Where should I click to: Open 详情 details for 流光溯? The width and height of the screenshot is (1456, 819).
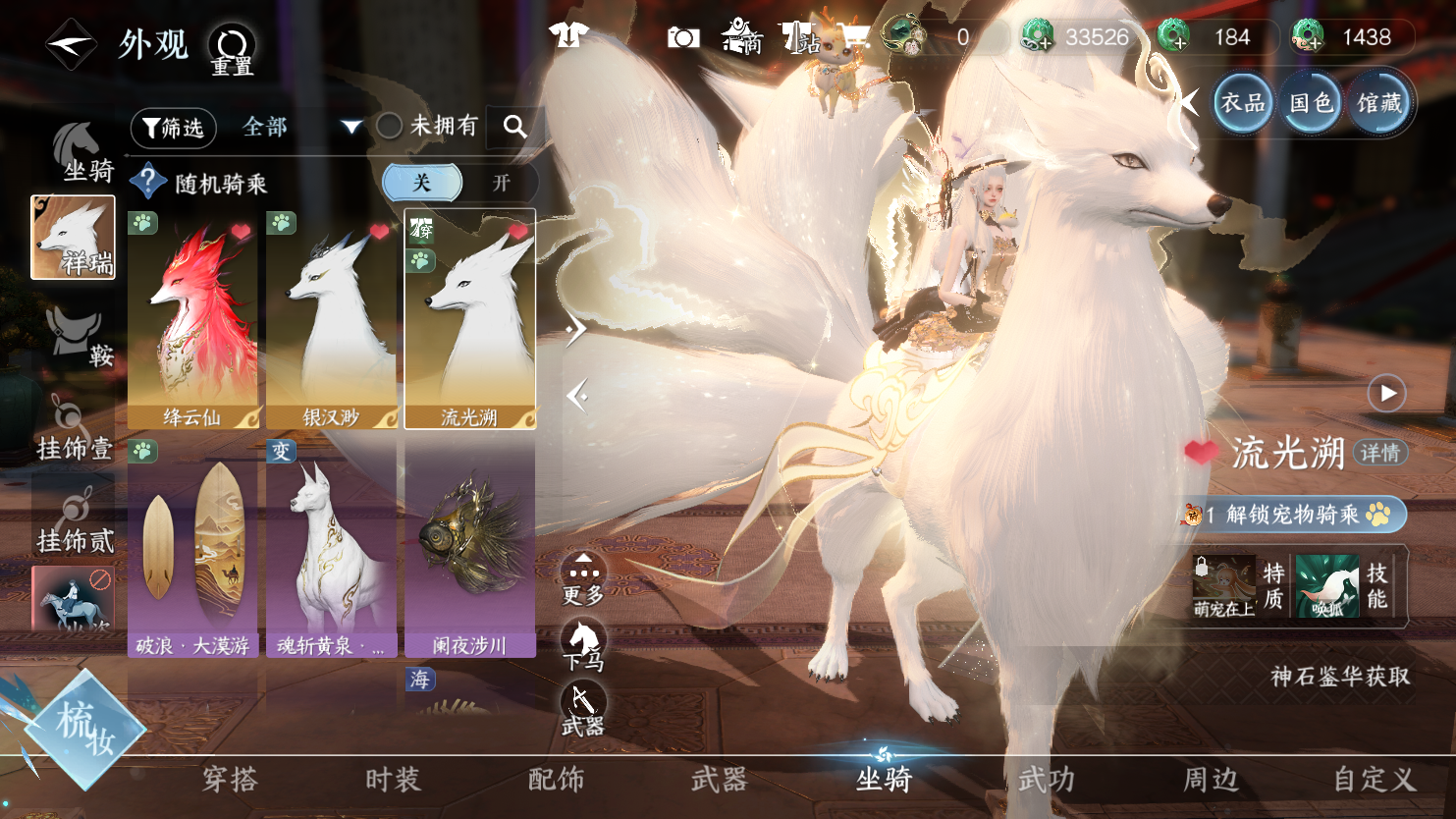click(x=1379, y=453)
